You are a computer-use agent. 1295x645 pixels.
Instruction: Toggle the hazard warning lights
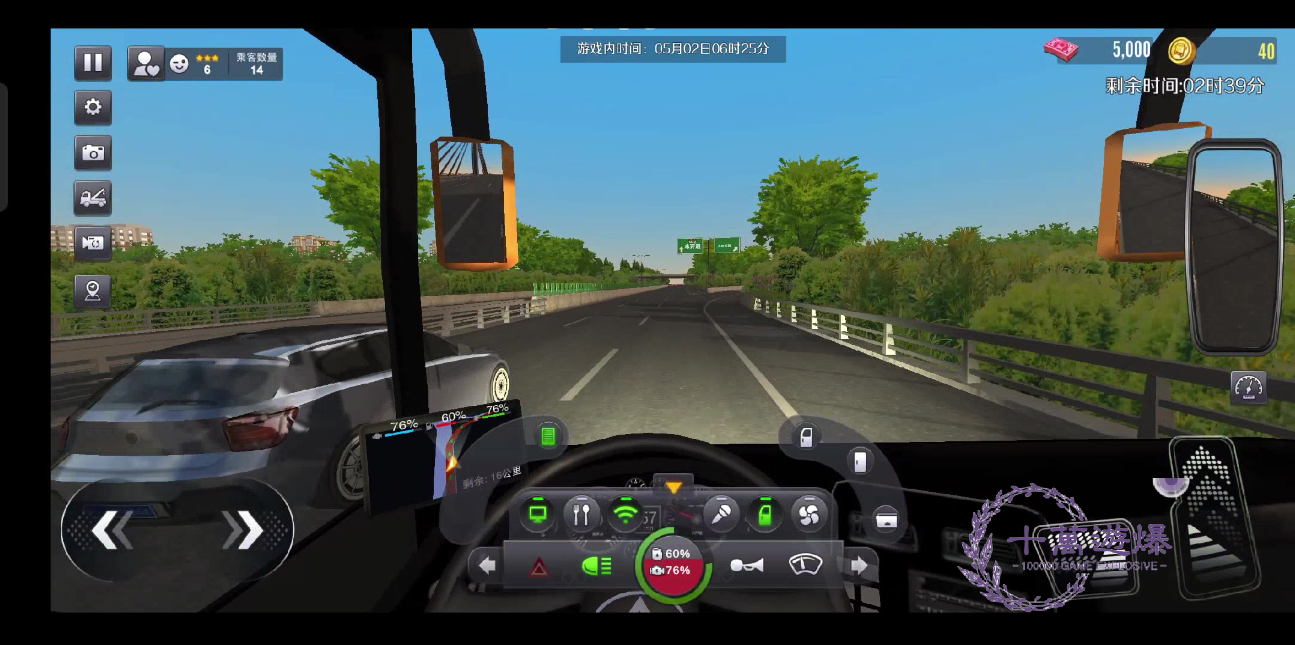coord(538,567)
